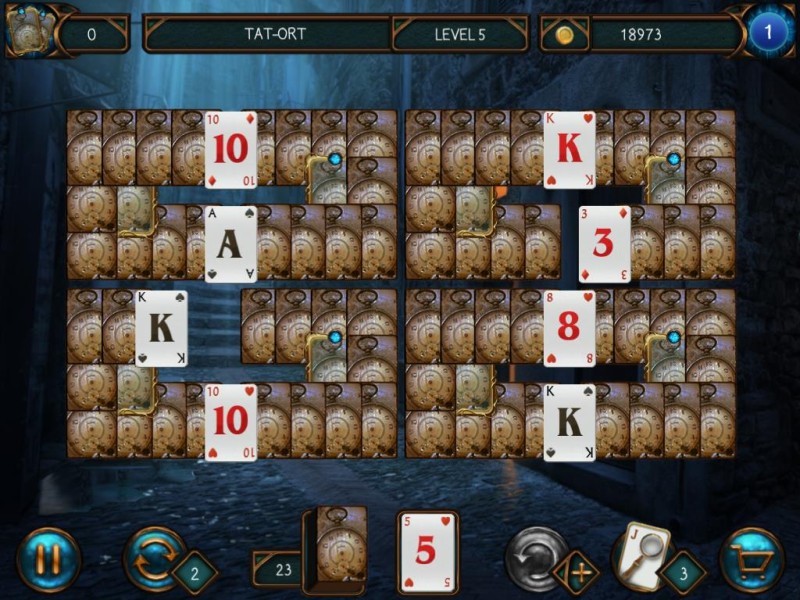Use the joker card power-up
The width and height of the screenshot is (800, 600).
pos(641,555)
